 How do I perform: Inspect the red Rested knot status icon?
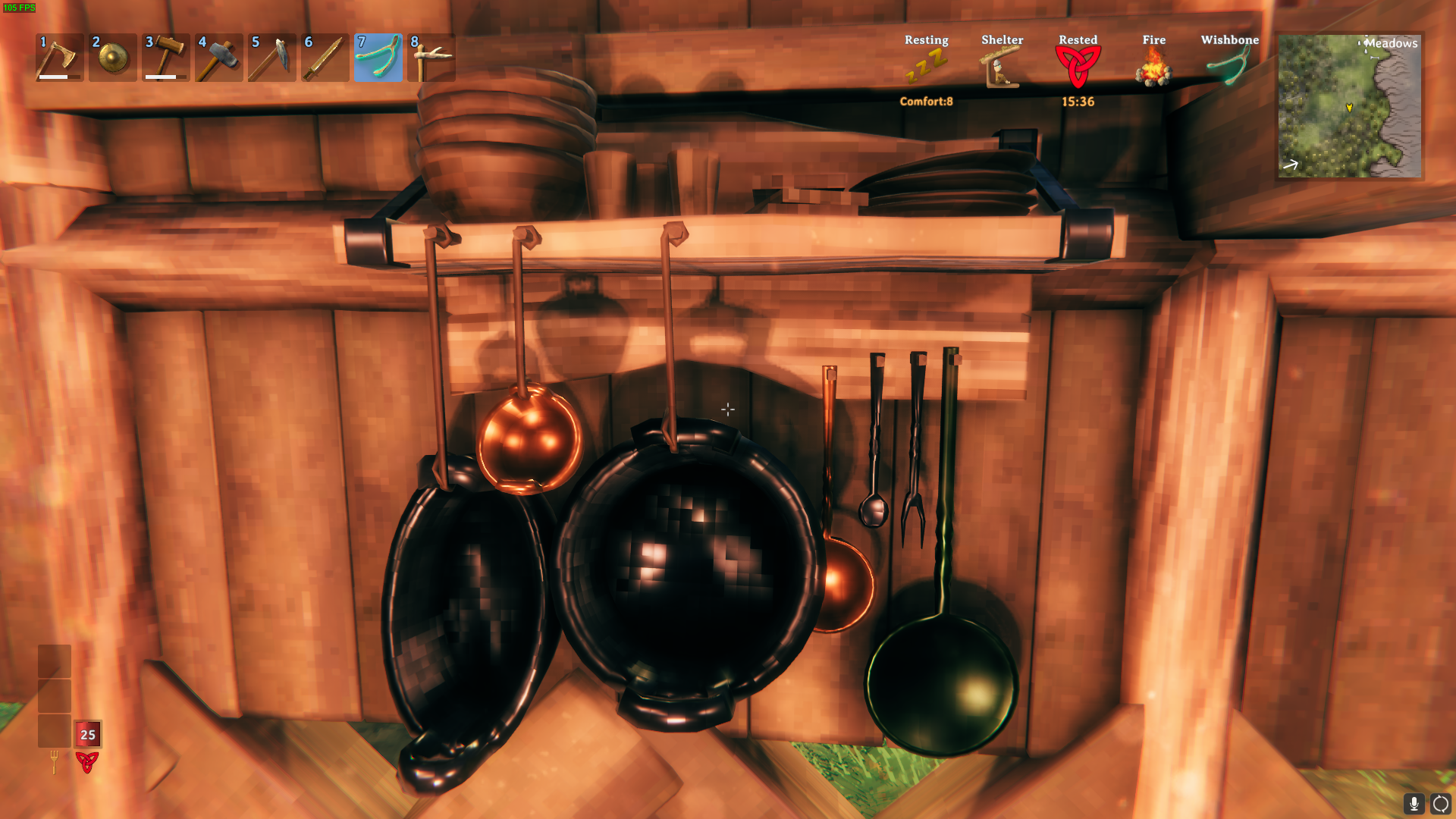click(1078, 67)
